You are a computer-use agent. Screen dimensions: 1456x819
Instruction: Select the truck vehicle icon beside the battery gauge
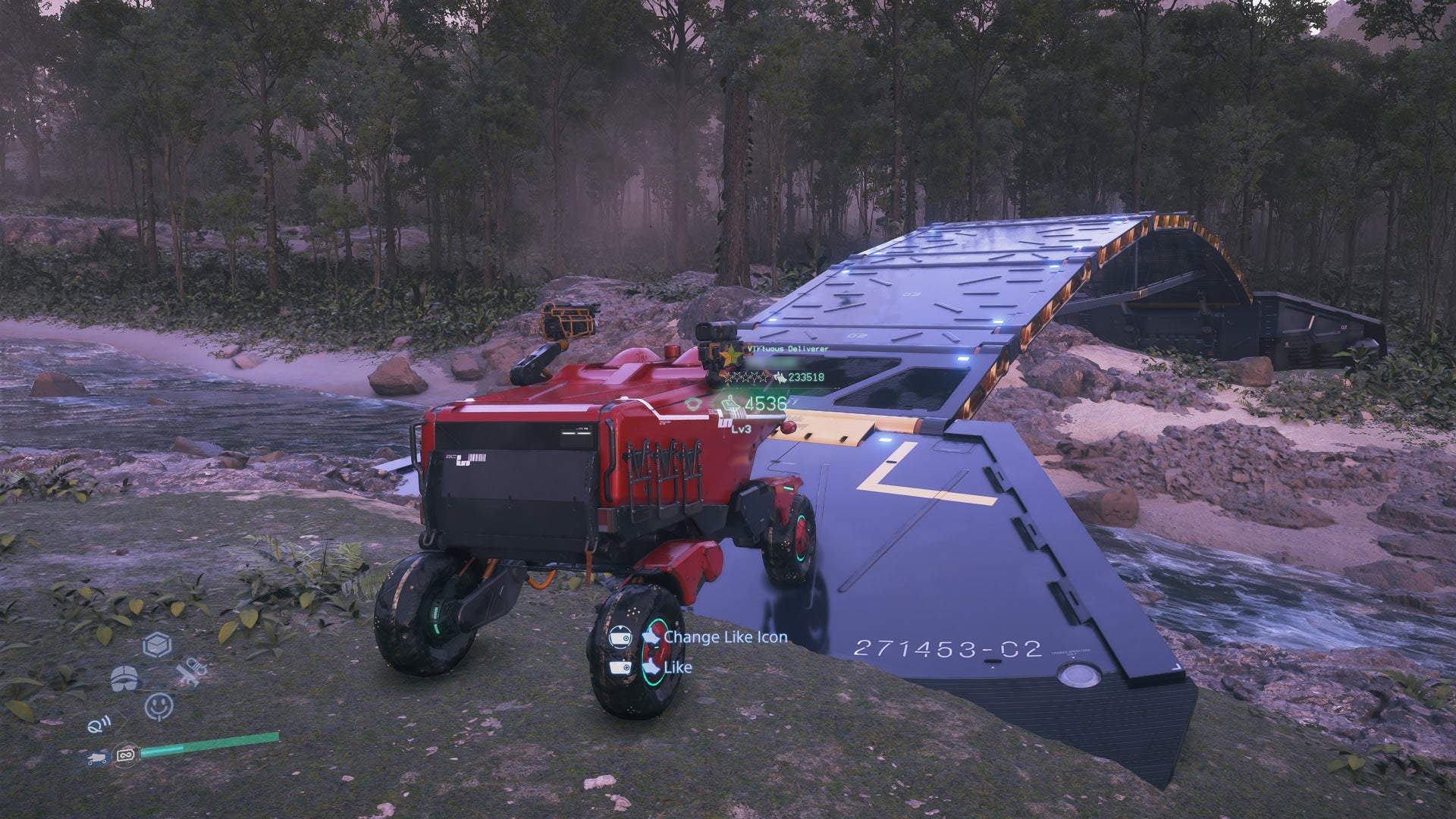coord(96,757)
